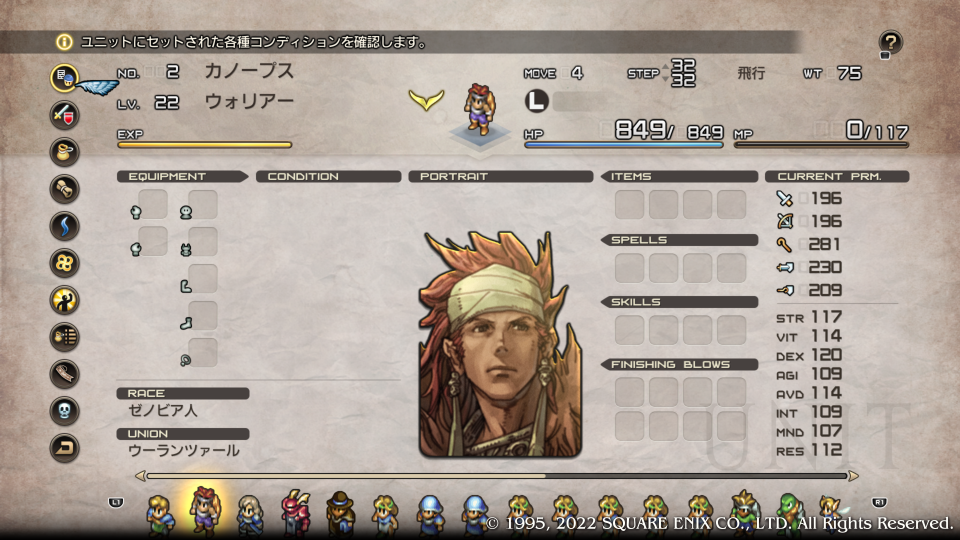The image size is (960, 540).
Task: Switch to the scroll tab
Action: click(65, 188)
